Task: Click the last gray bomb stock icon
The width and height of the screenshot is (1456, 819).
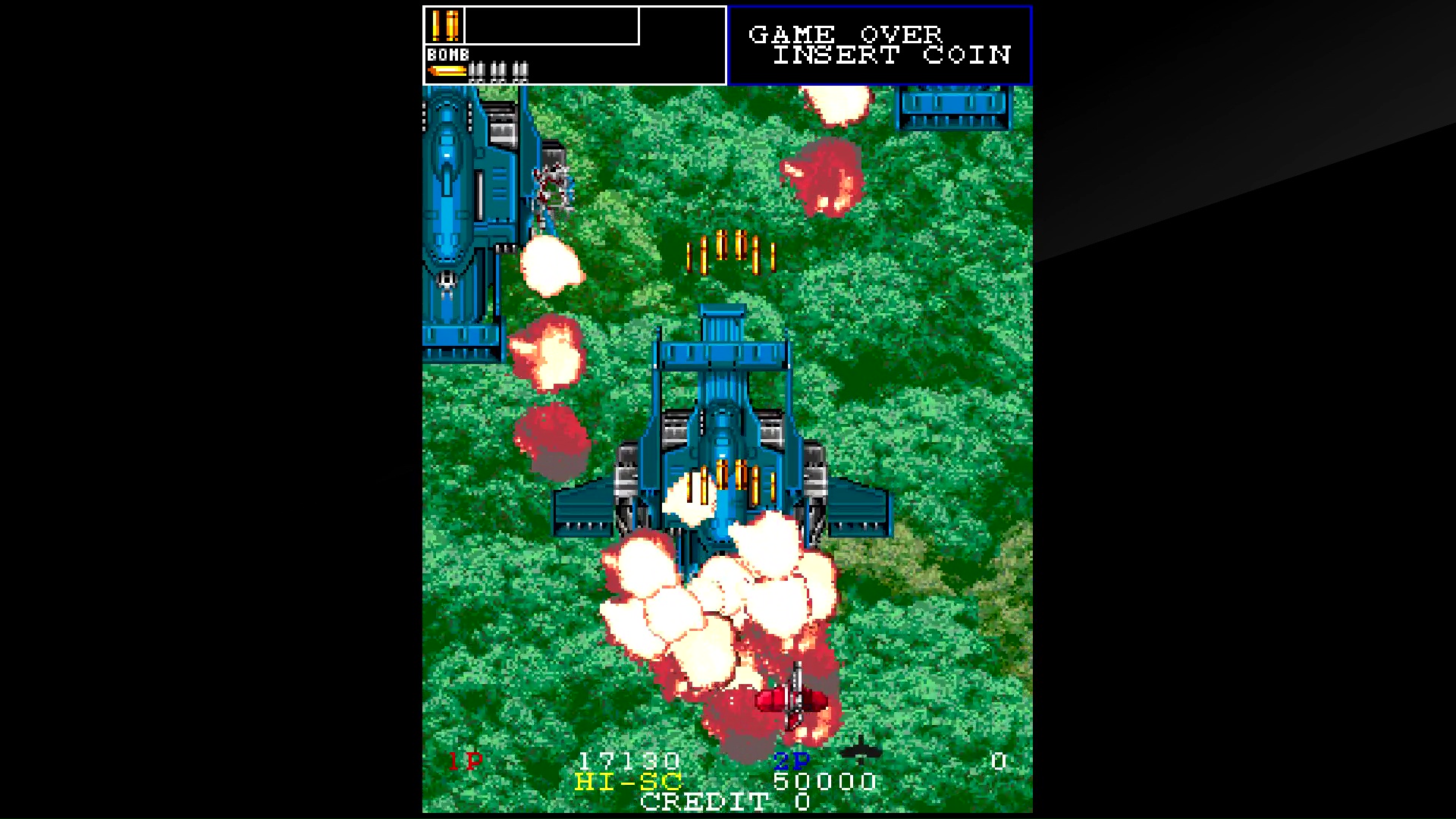Action: pos(520,72)
